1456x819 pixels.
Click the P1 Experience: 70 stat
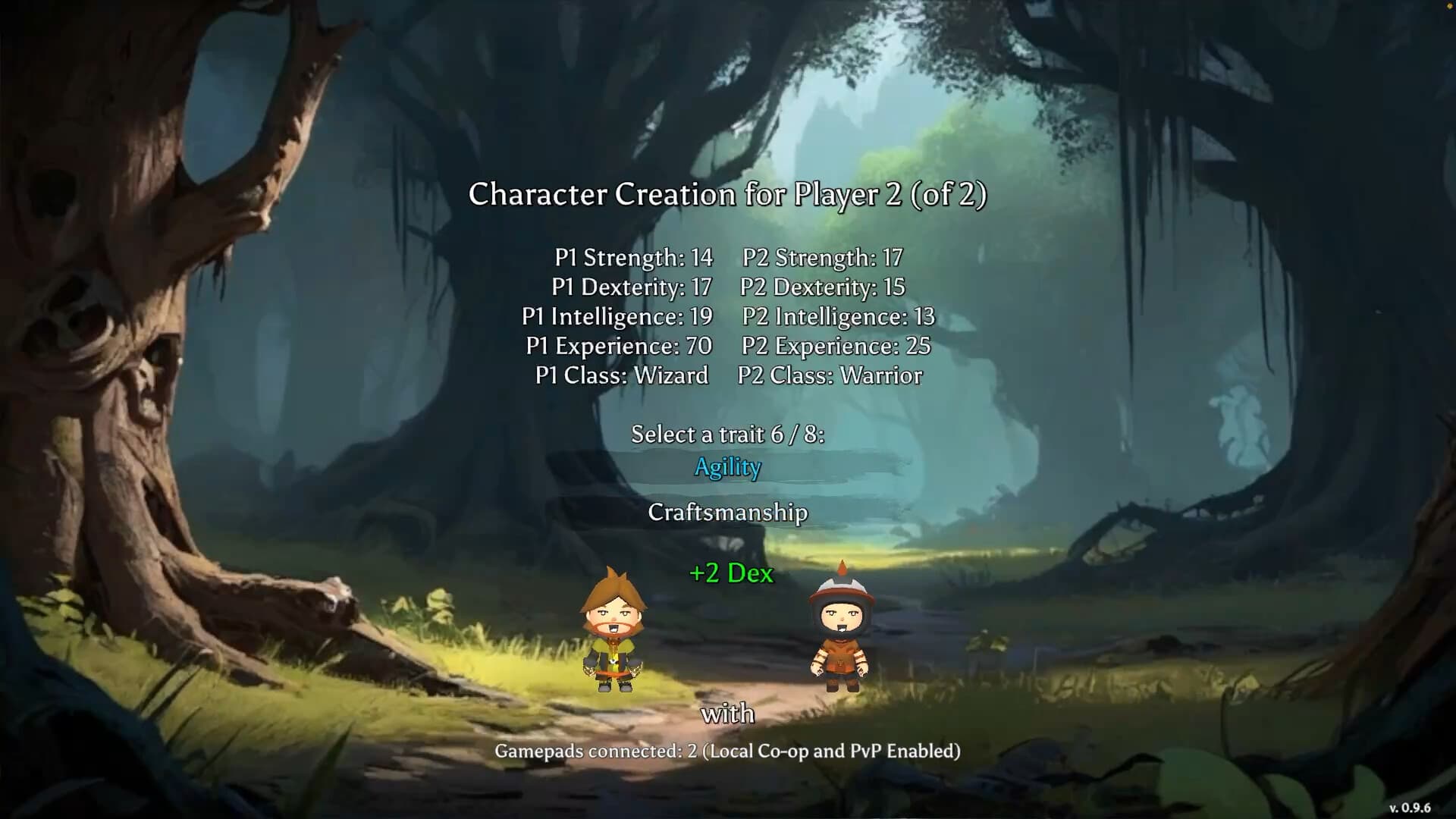tap(617, 346)
